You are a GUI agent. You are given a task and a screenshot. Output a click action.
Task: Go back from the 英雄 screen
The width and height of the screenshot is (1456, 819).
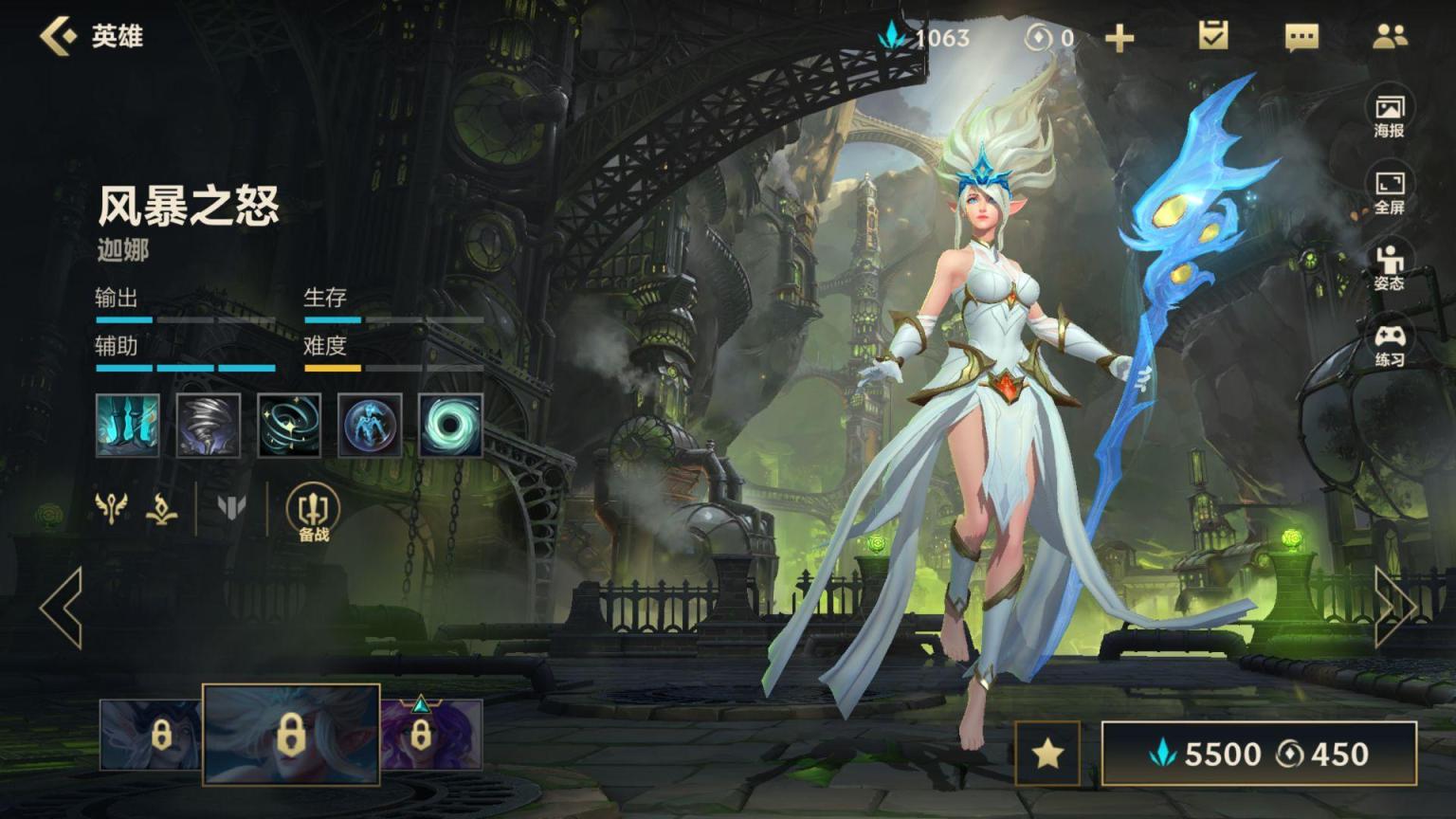click(59, 36)
